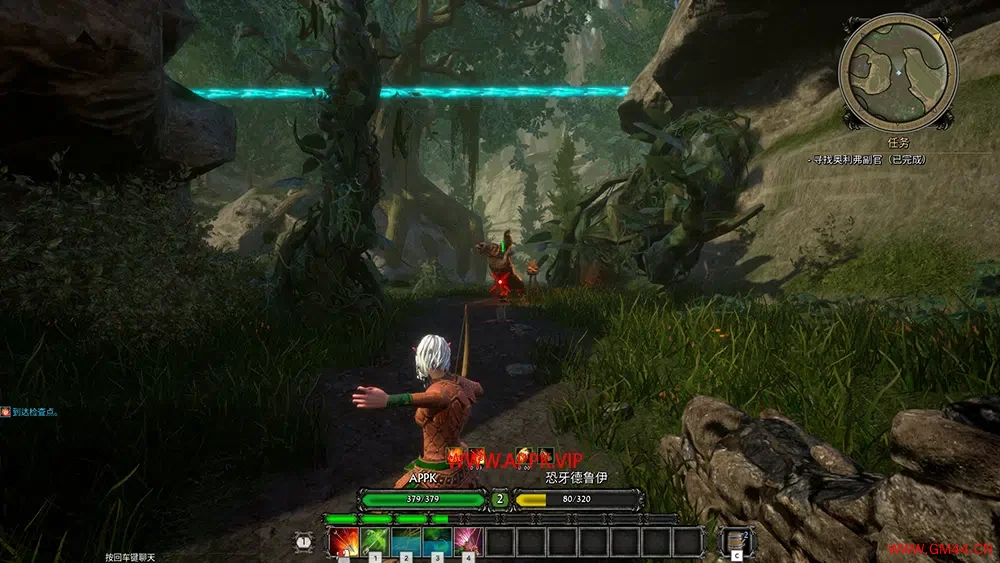Trigger the hotbar skill labeled 3
The image size is (1000, 563).
(x=437, y=541)
